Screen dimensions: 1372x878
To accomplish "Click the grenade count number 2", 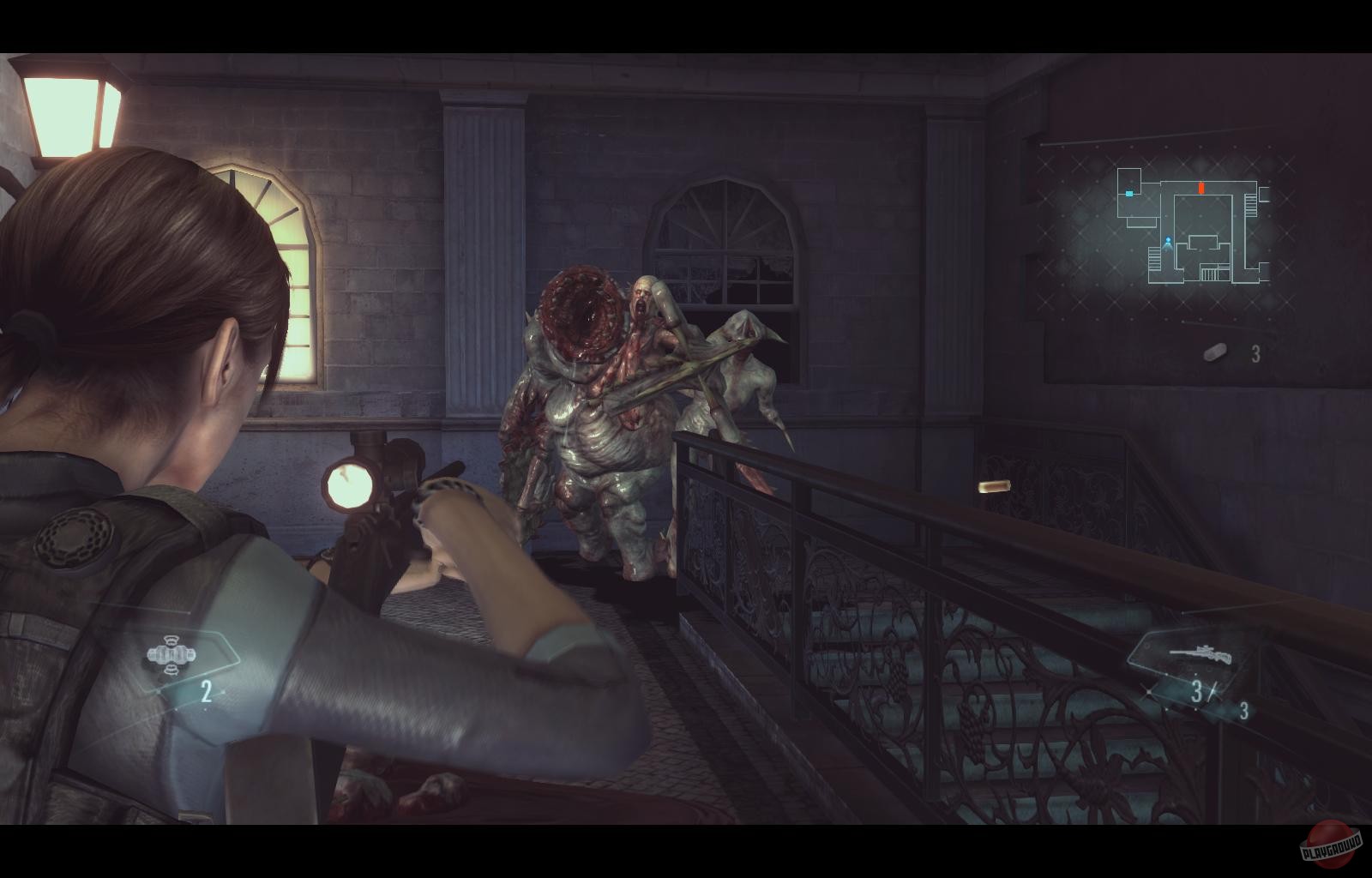I will coord(206,692).
